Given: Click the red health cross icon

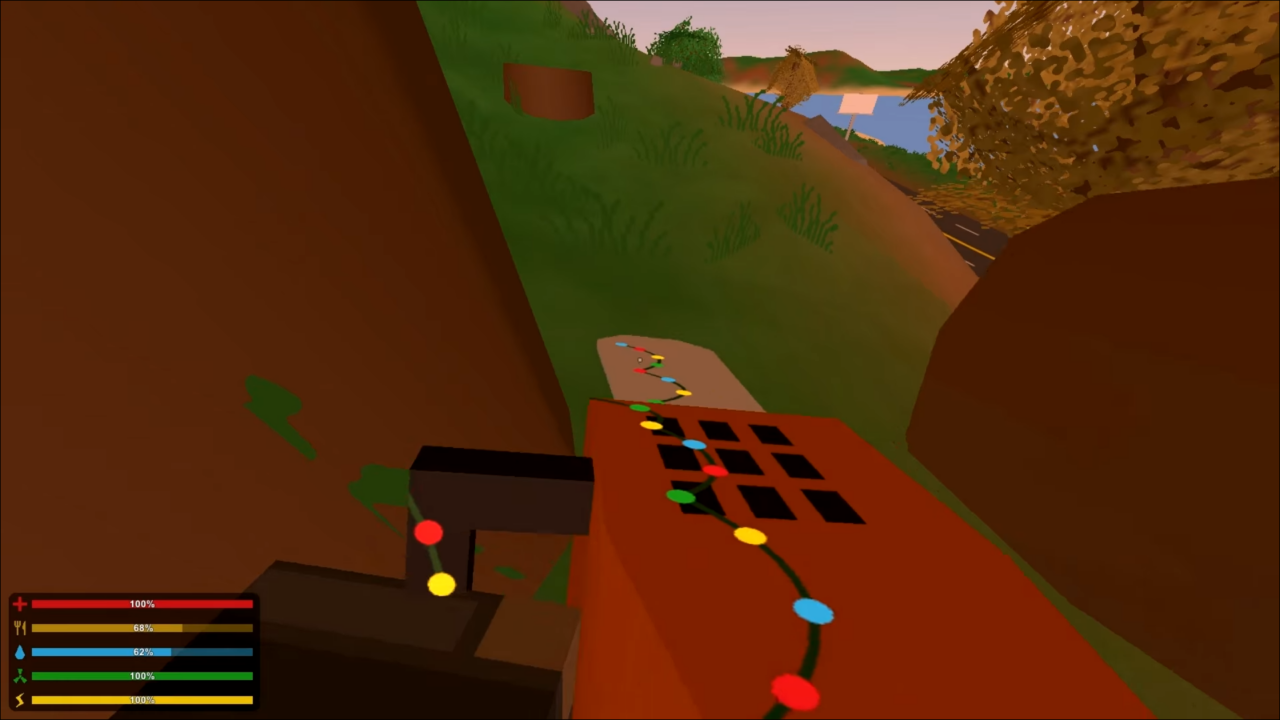Looking at the screenshot, I should pos(19,603).
